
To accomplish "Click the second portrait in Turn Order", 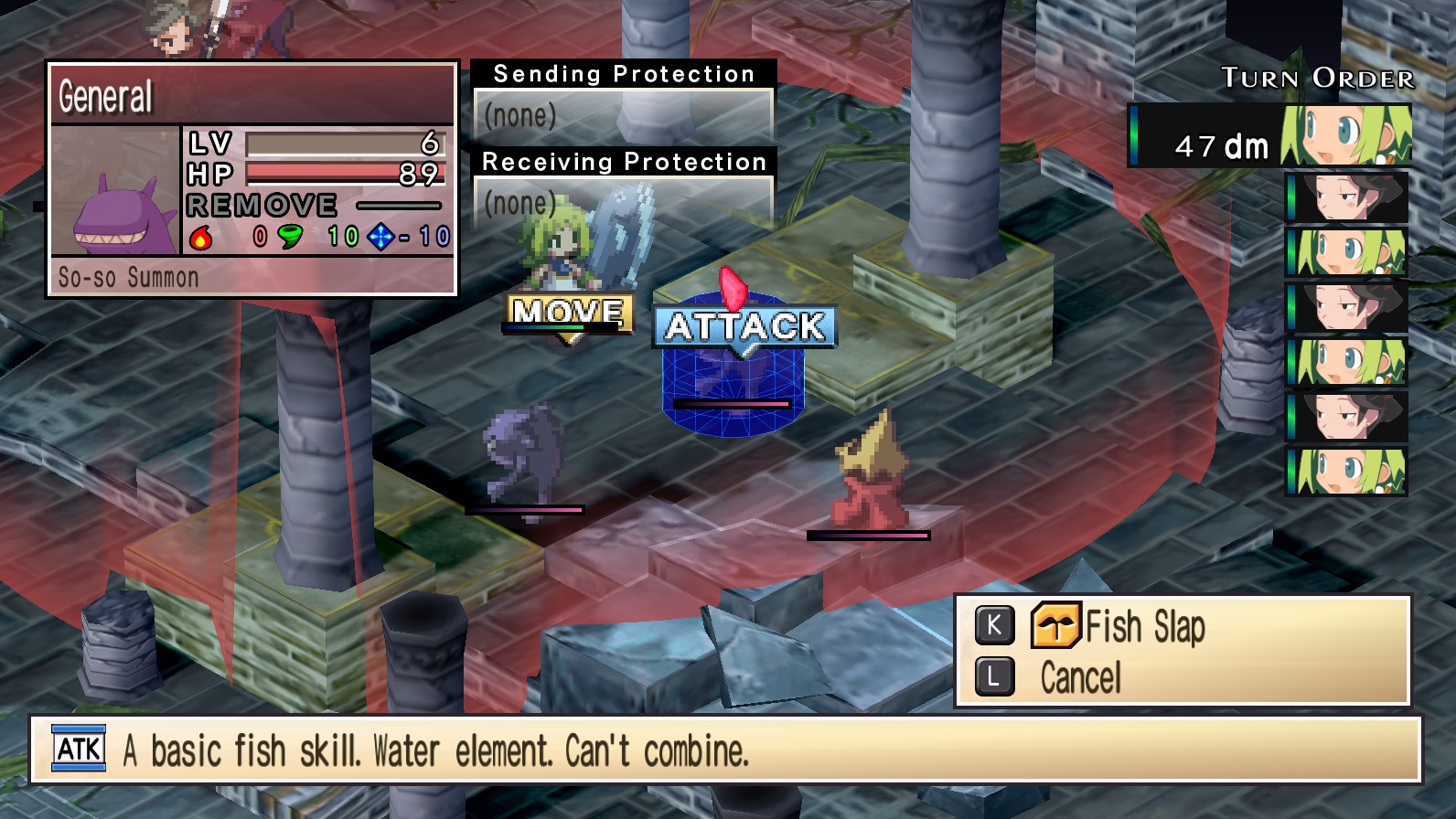I will 1345,197.
